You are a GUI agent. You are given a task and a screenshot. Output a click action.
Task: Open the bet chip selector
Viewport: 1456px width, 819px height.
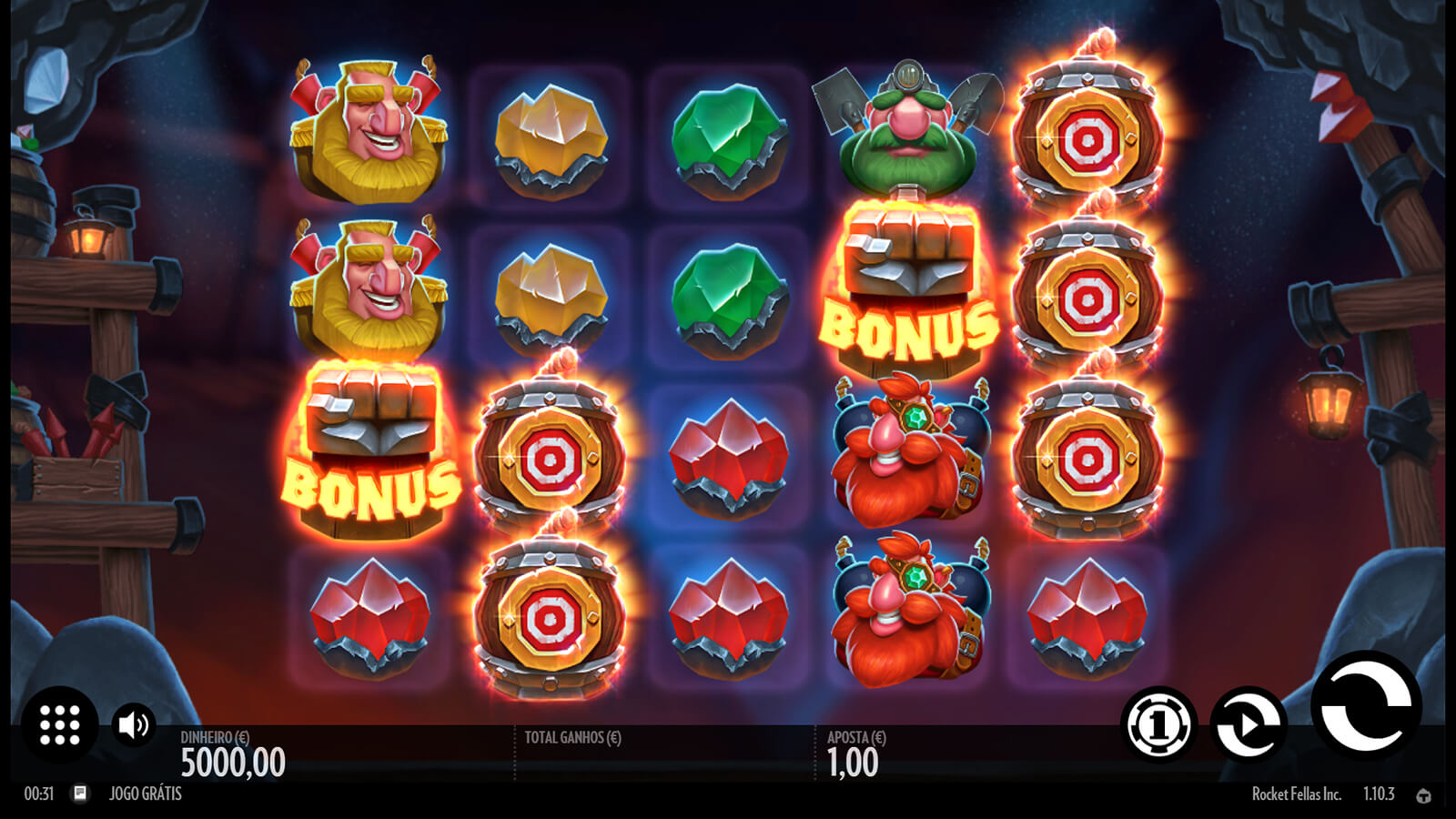click(x=1158, y=724)
